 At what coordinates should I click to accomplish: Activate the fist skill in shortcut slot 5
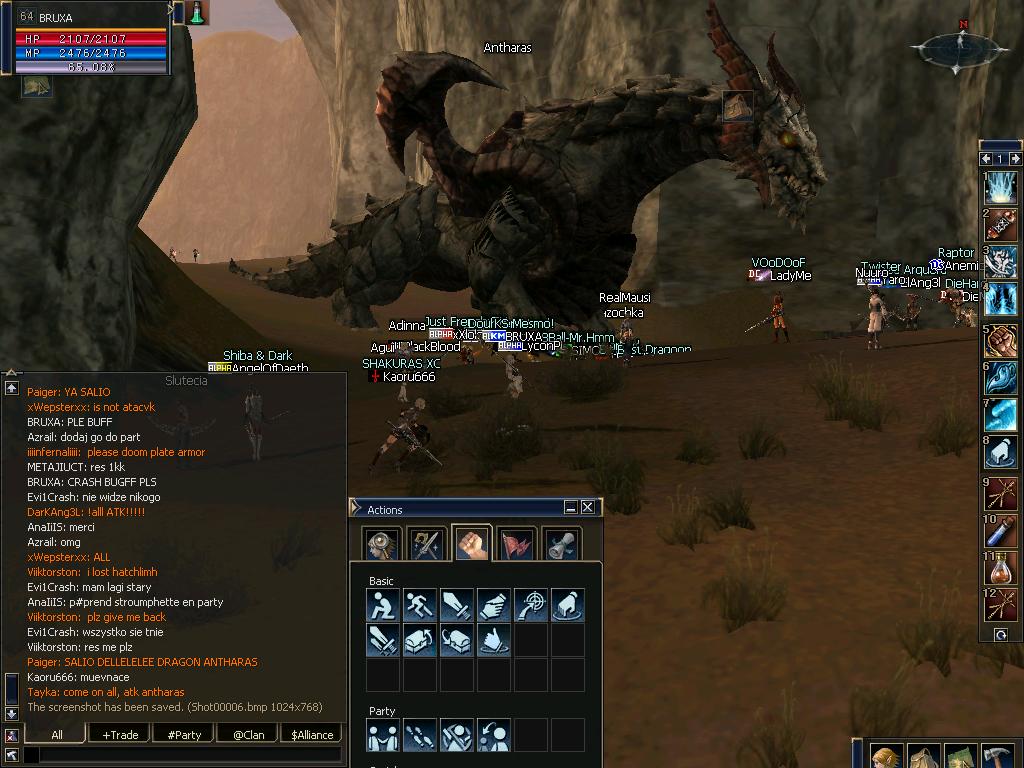(1001, 340)
